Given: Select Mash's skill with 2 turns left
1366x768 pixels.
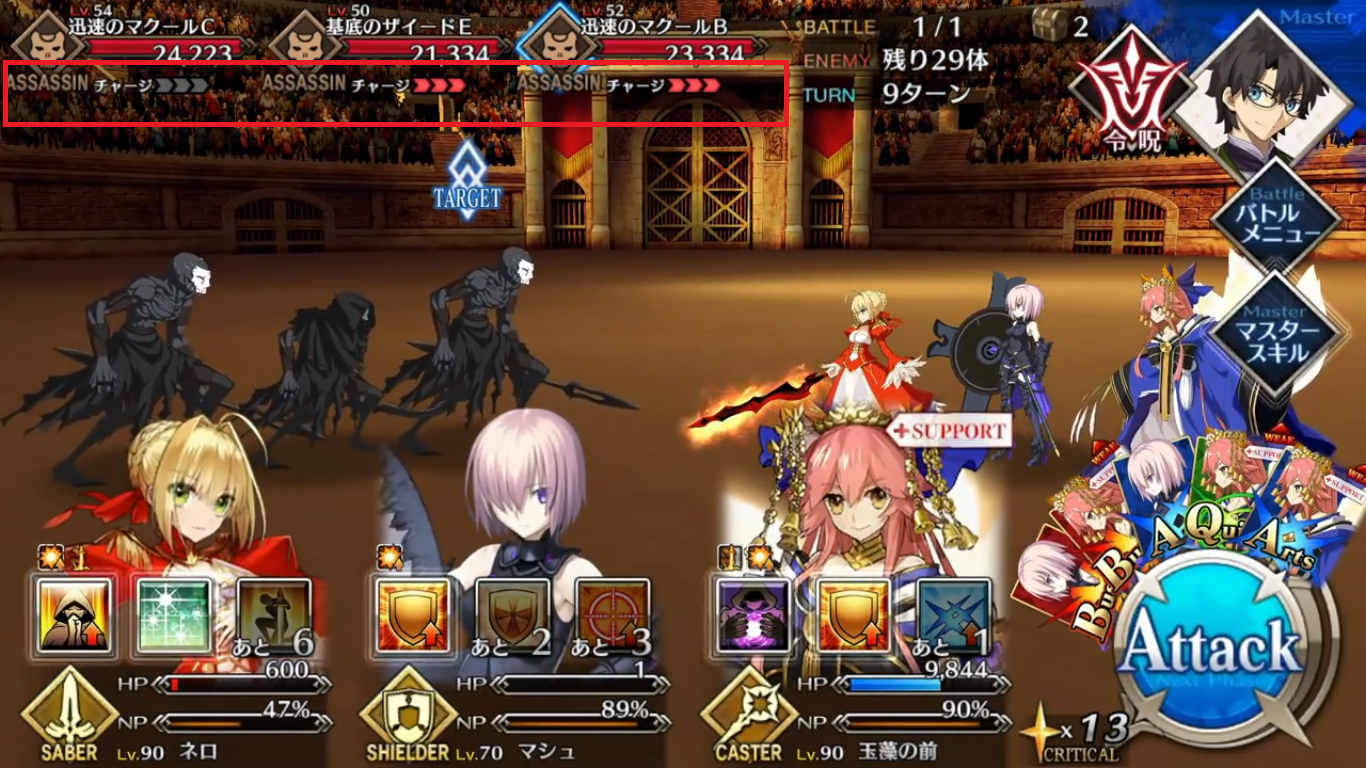Looking at the screenshot, I should pyautogui.click(x=513, y=616).
